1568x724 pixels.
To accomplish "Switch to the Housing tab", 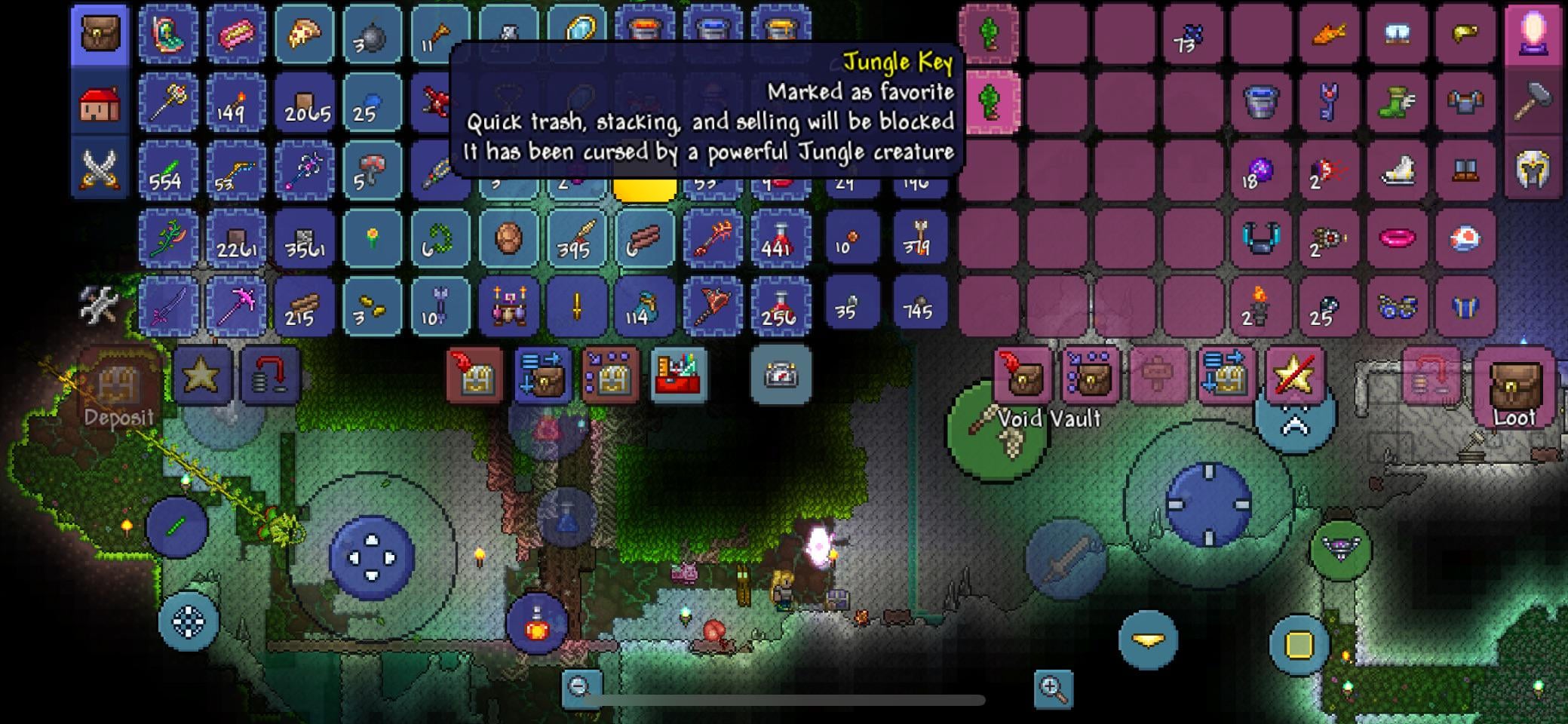I will pyautogui.click(x=99, y=106).
